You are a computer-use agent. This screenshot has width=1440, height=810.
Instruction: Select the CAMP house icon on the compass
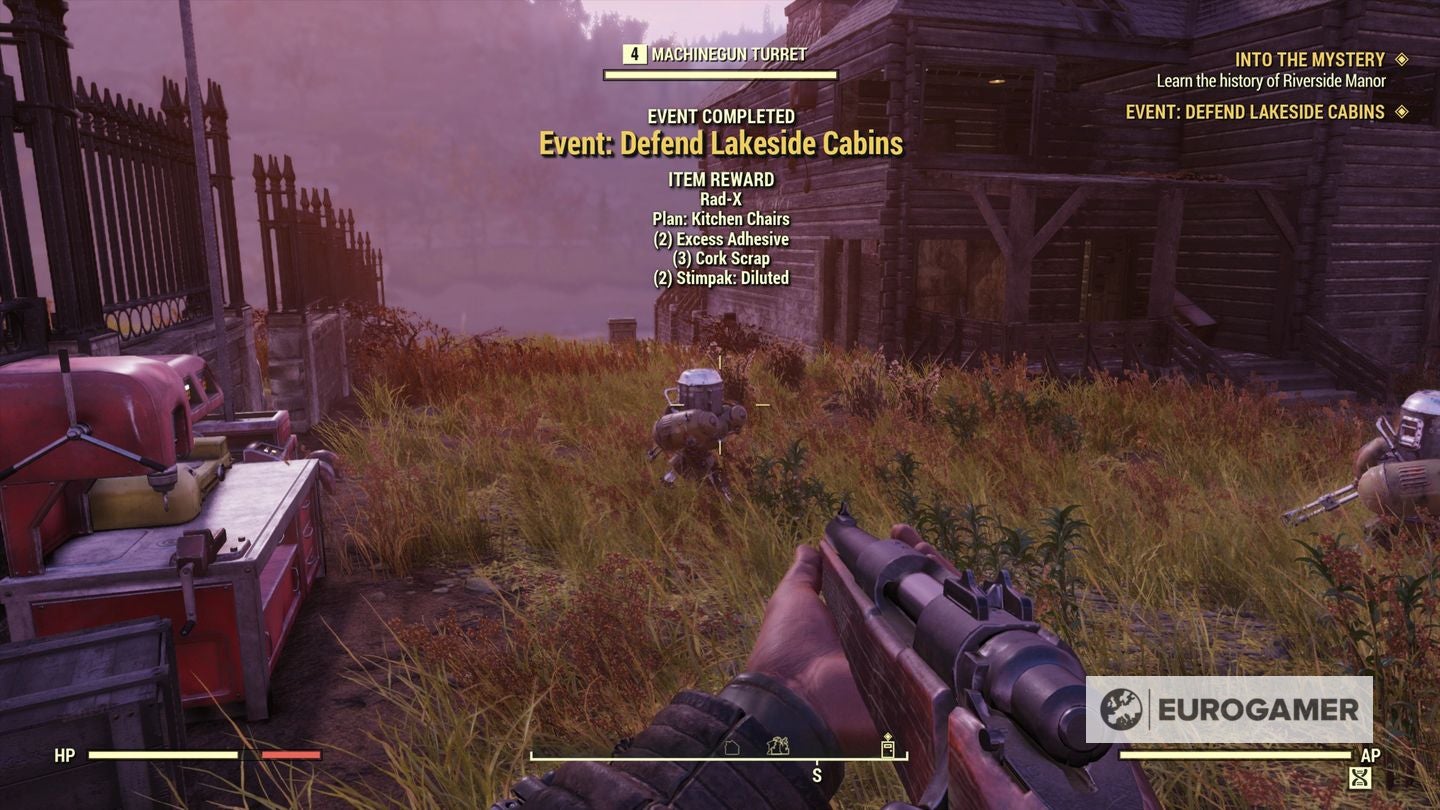click(x=730, y=748)
